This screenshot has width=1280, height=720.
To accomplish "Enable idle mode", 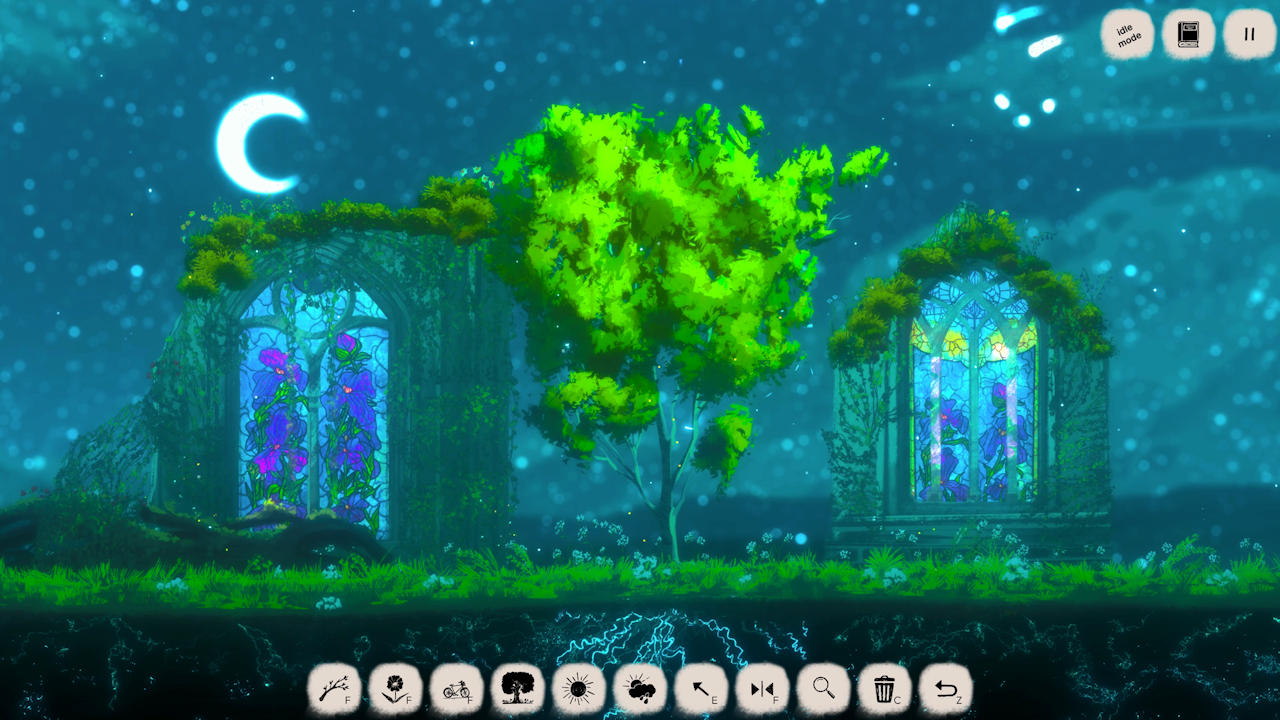I will point(1128,35).
